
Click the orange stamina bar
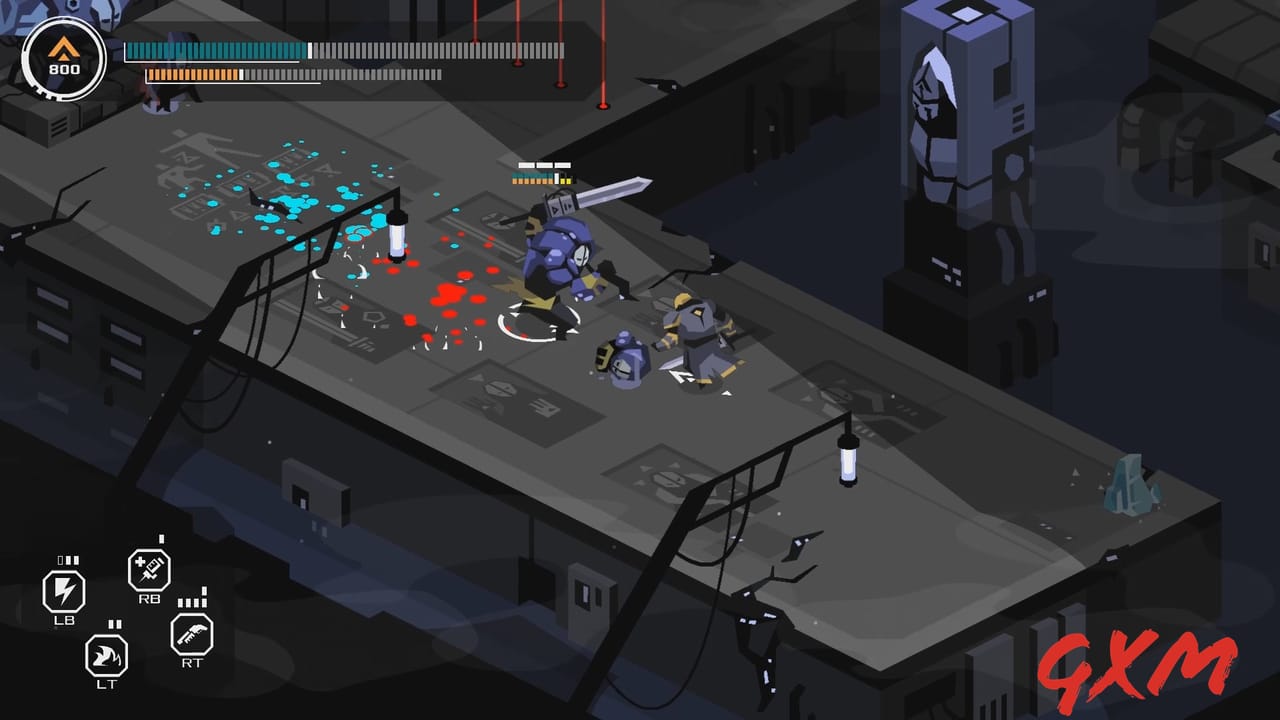pyautogui.click(x=195, y=74)
